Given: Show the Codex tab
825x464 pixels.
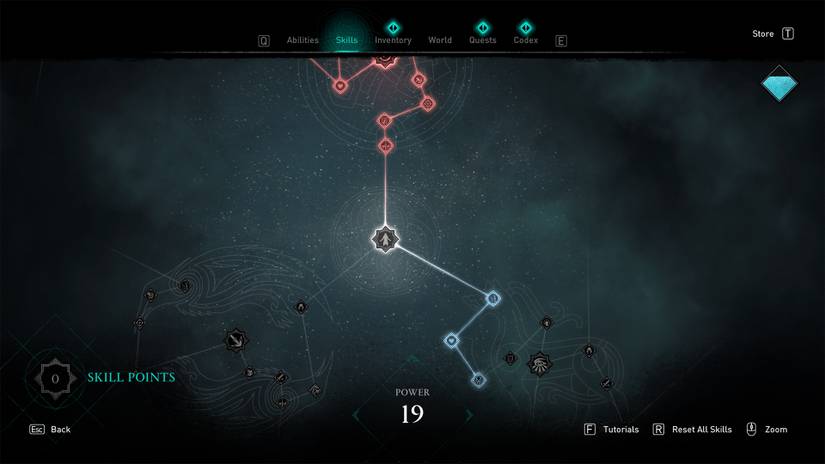Looking at the screenshot, I should click(525, 41).
